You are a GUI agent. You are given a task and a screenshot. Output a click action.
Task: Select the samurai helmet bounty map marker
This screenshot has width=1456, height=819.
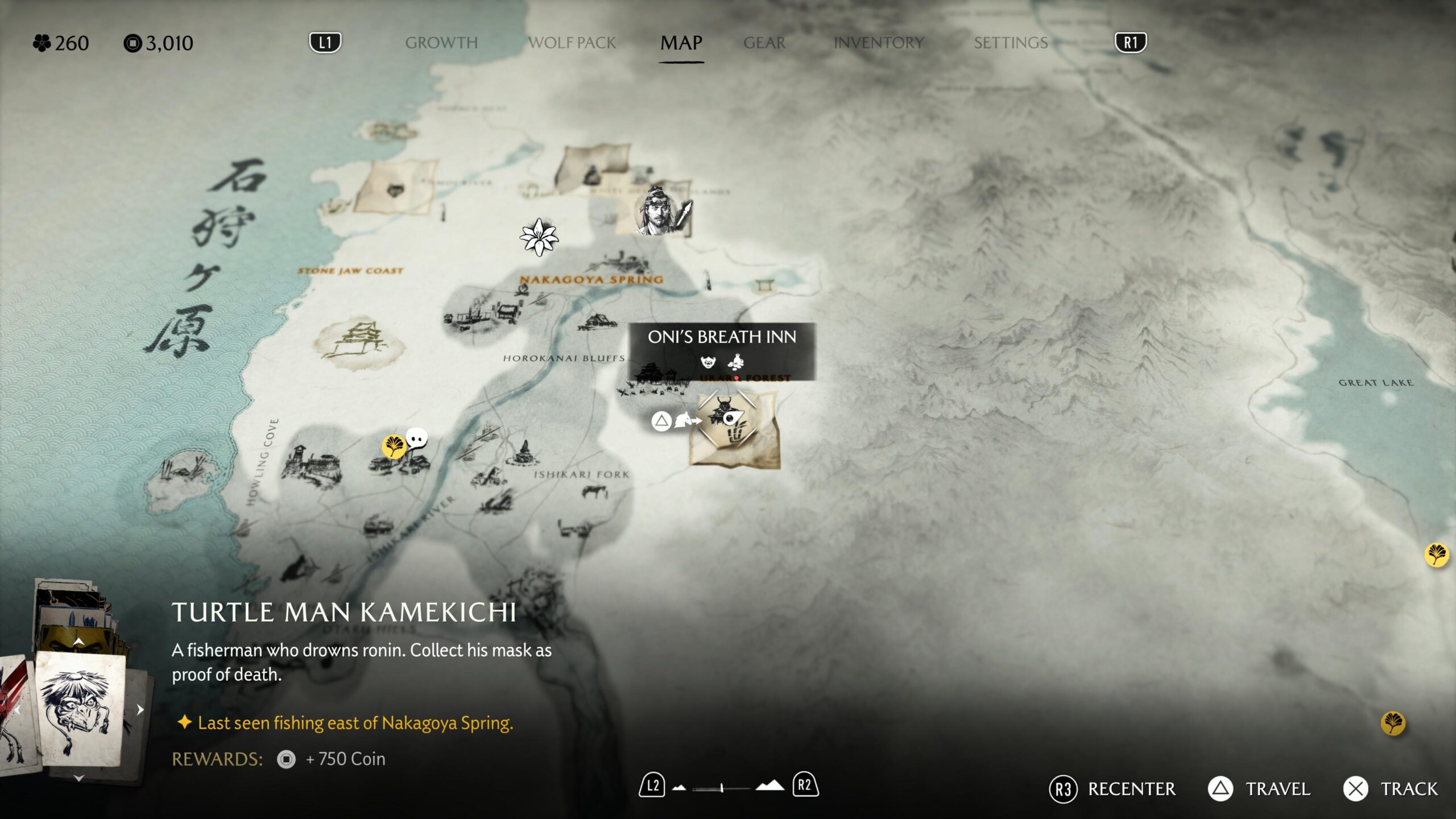pos(725,409)
